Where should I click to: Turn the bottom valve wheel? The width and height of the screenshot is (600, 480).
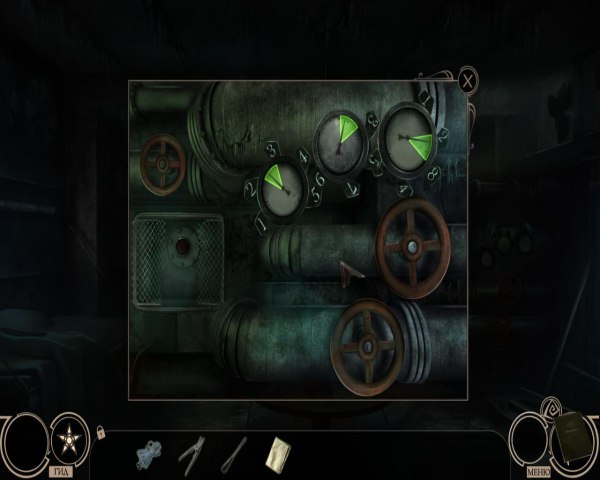coord(367,345)
